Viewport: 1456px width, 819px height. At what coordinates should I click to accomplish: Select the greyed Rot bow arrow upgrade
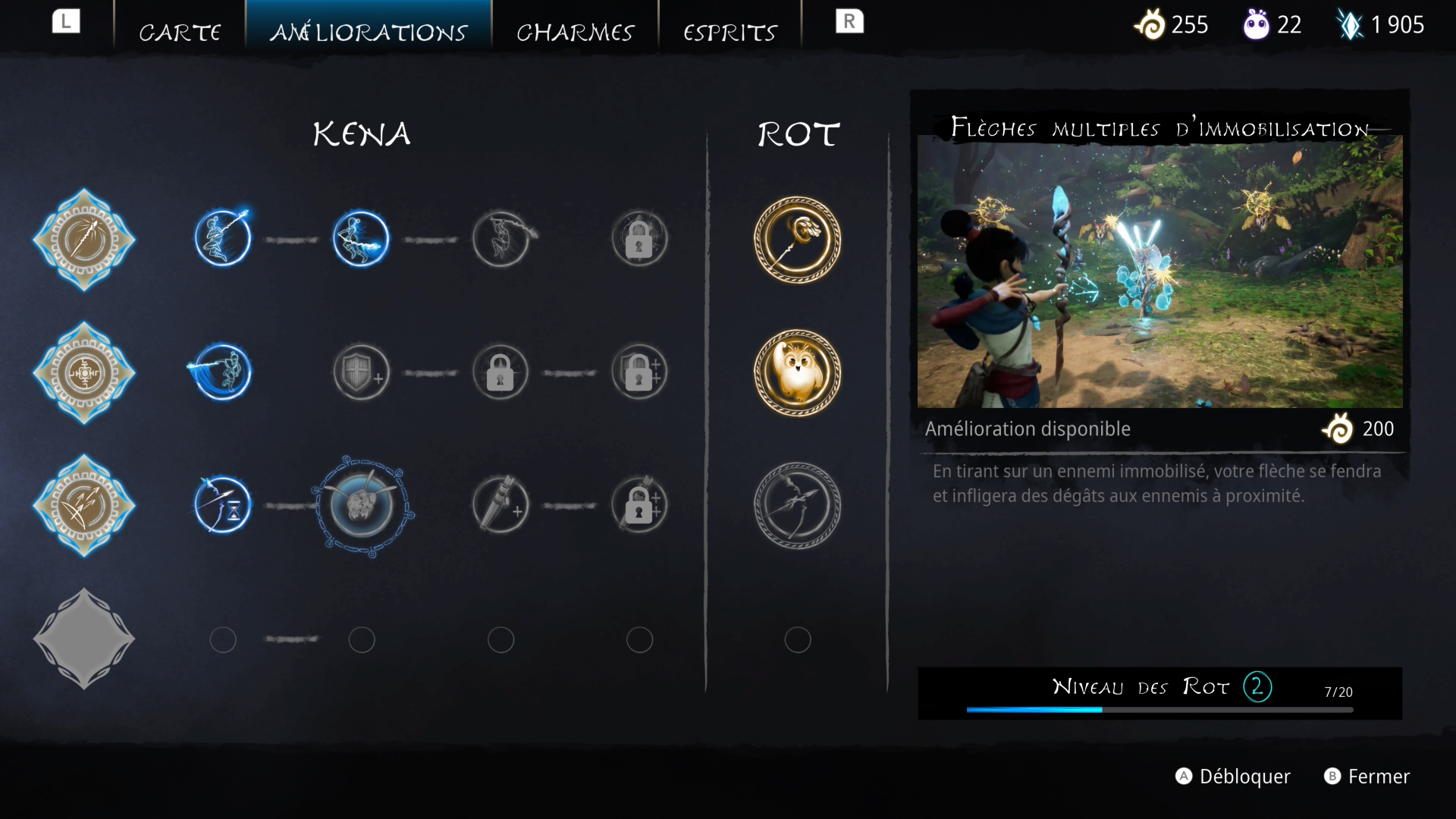tap(797, 506)
